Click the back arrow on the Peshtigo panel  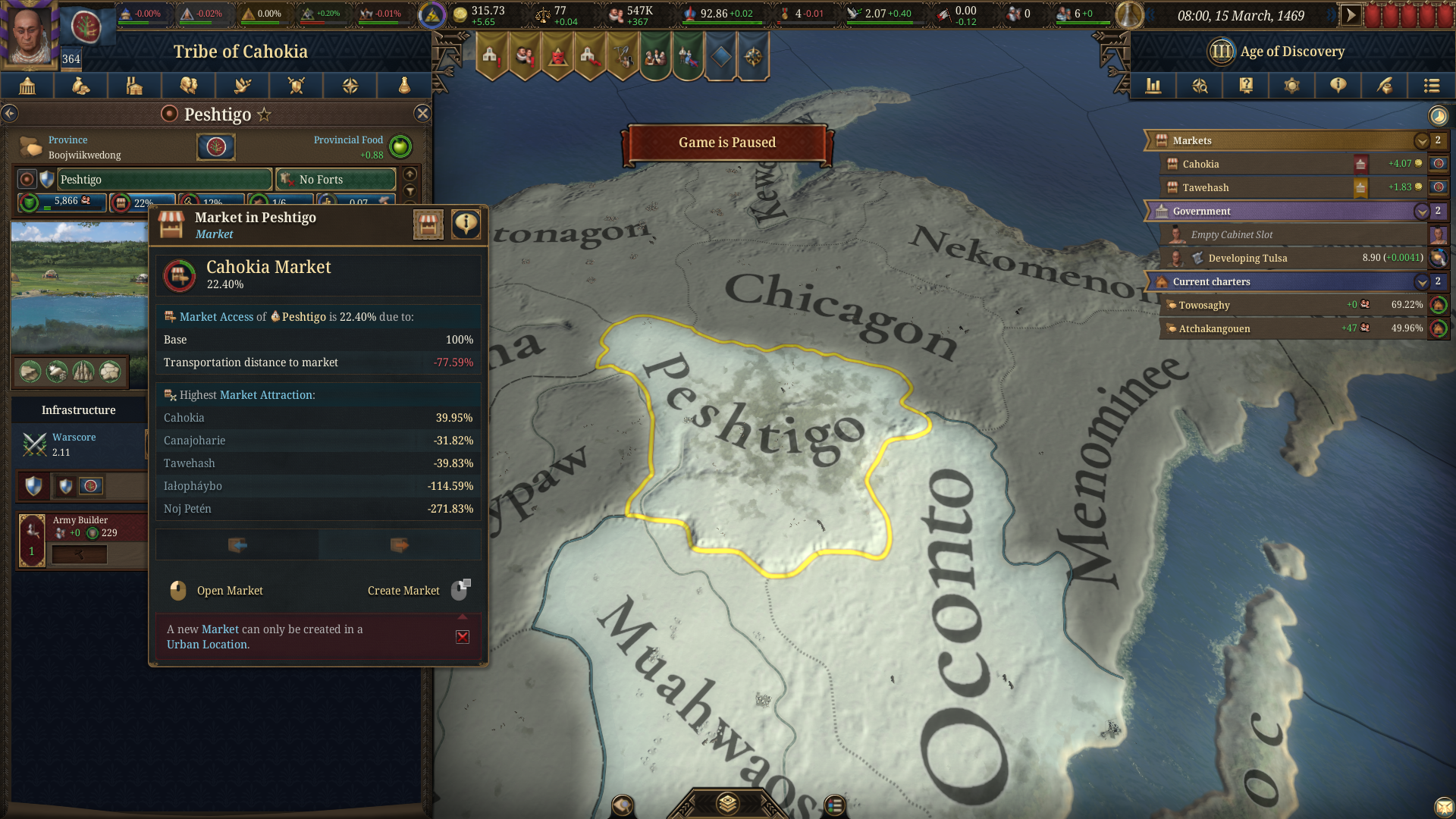(11, 113)
